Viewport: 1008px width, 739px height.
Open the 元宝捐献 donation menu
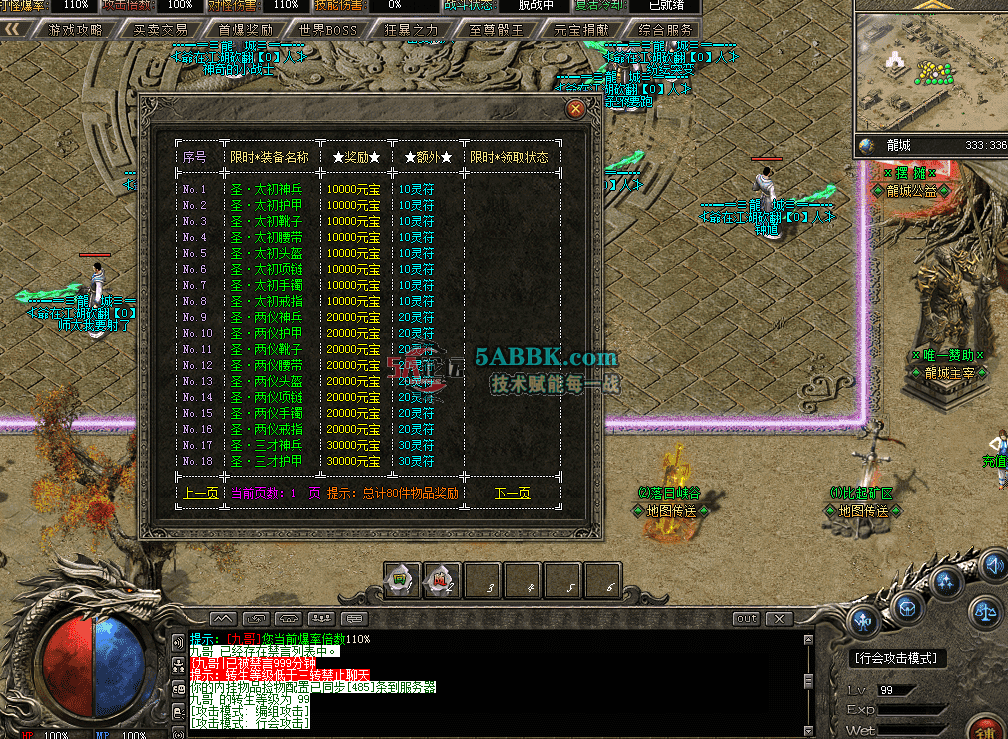coord(580,30)
